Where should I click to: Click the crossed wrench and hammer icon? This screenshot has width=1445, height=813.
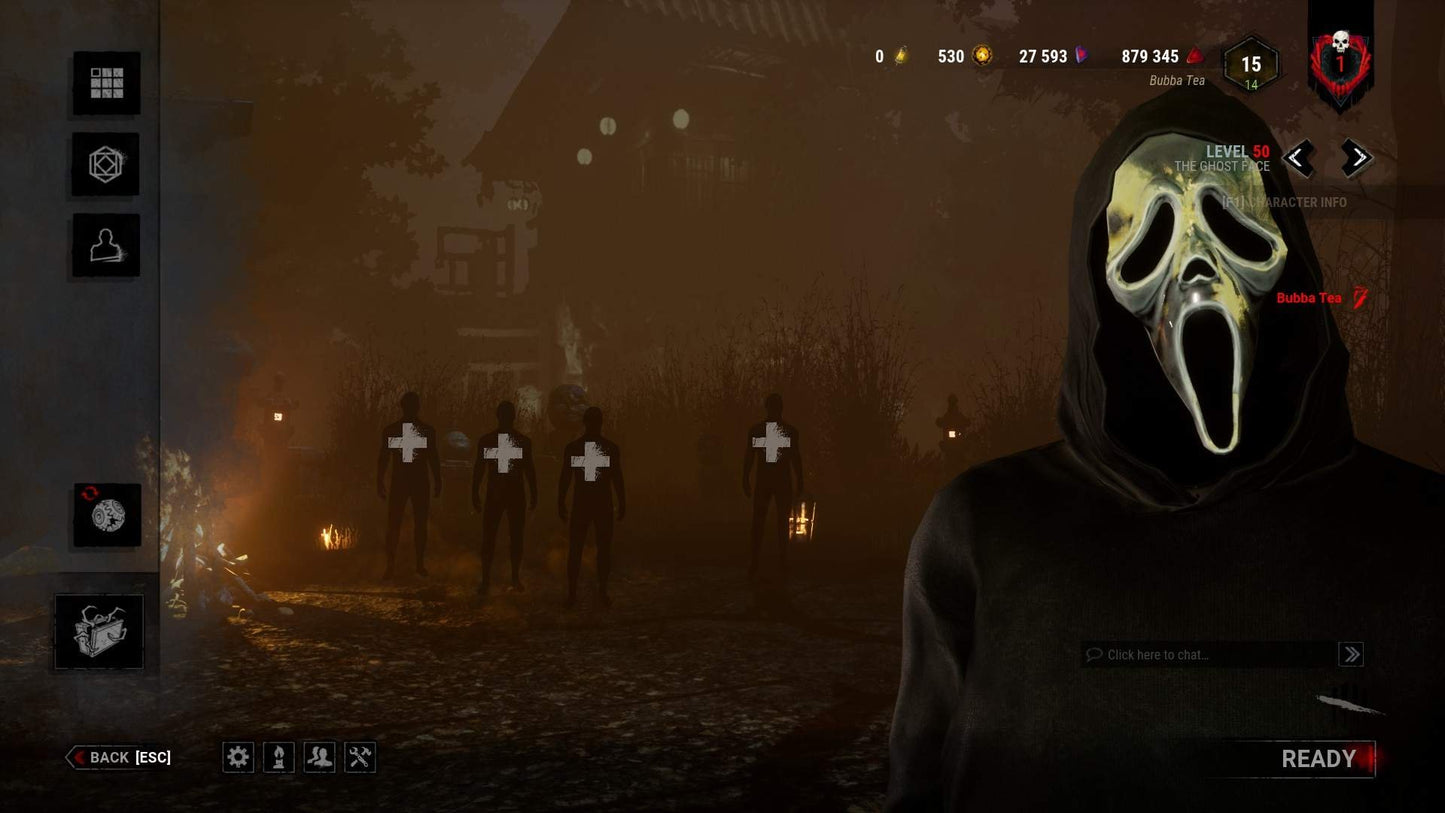click(360, 757)
